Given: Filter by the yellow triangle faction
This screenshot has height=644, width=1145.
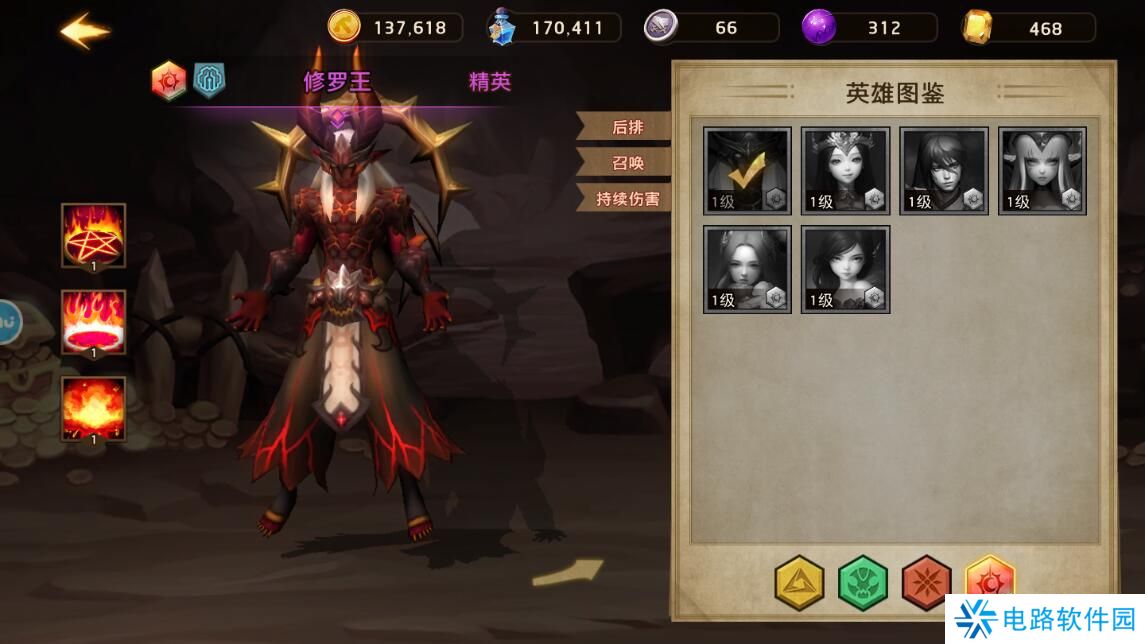Looking at the screenshot, I should click(799, 583).
